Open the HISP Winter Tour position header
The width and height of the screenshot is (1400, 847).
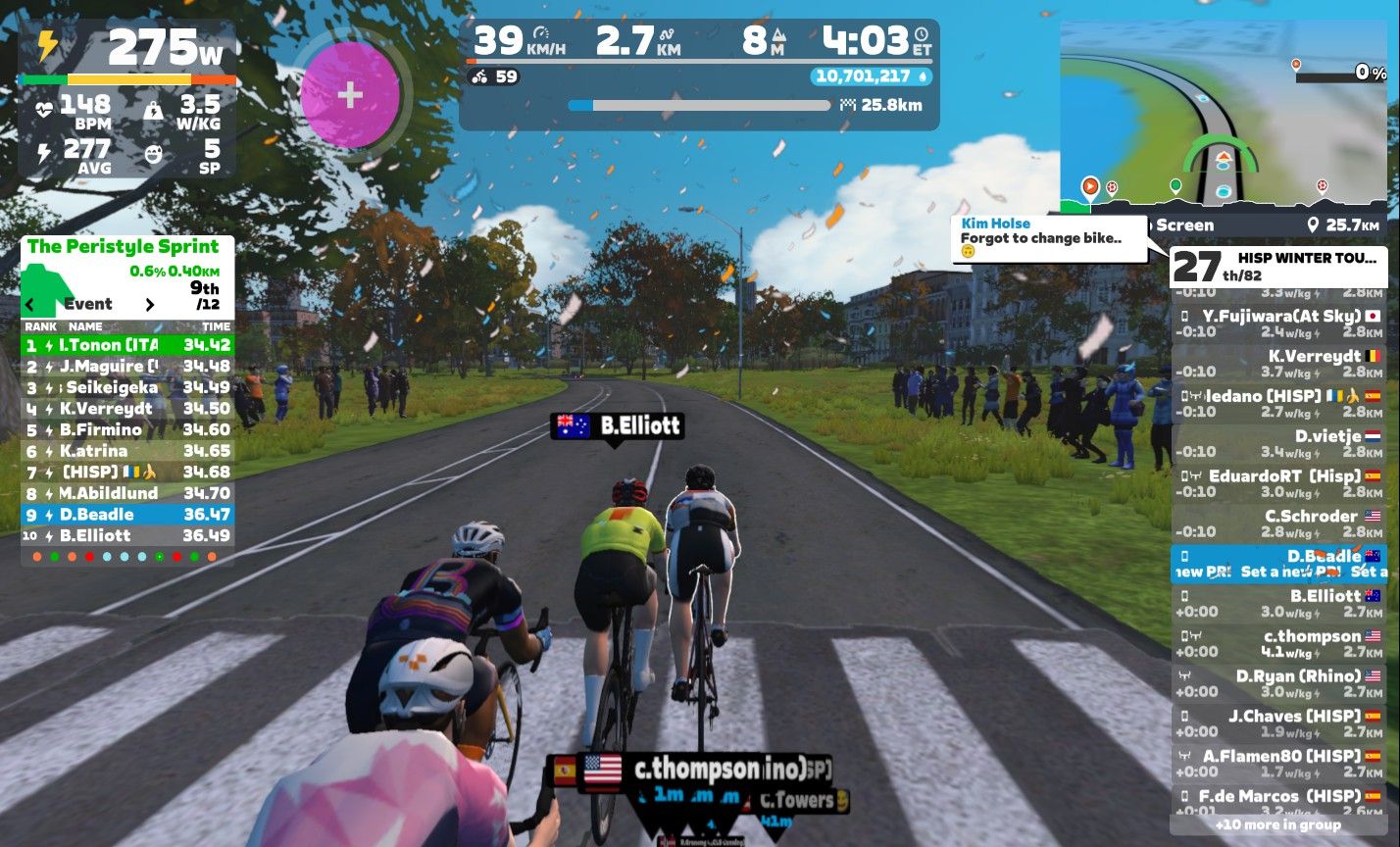pyautogui.click(x=1277, y=266)
